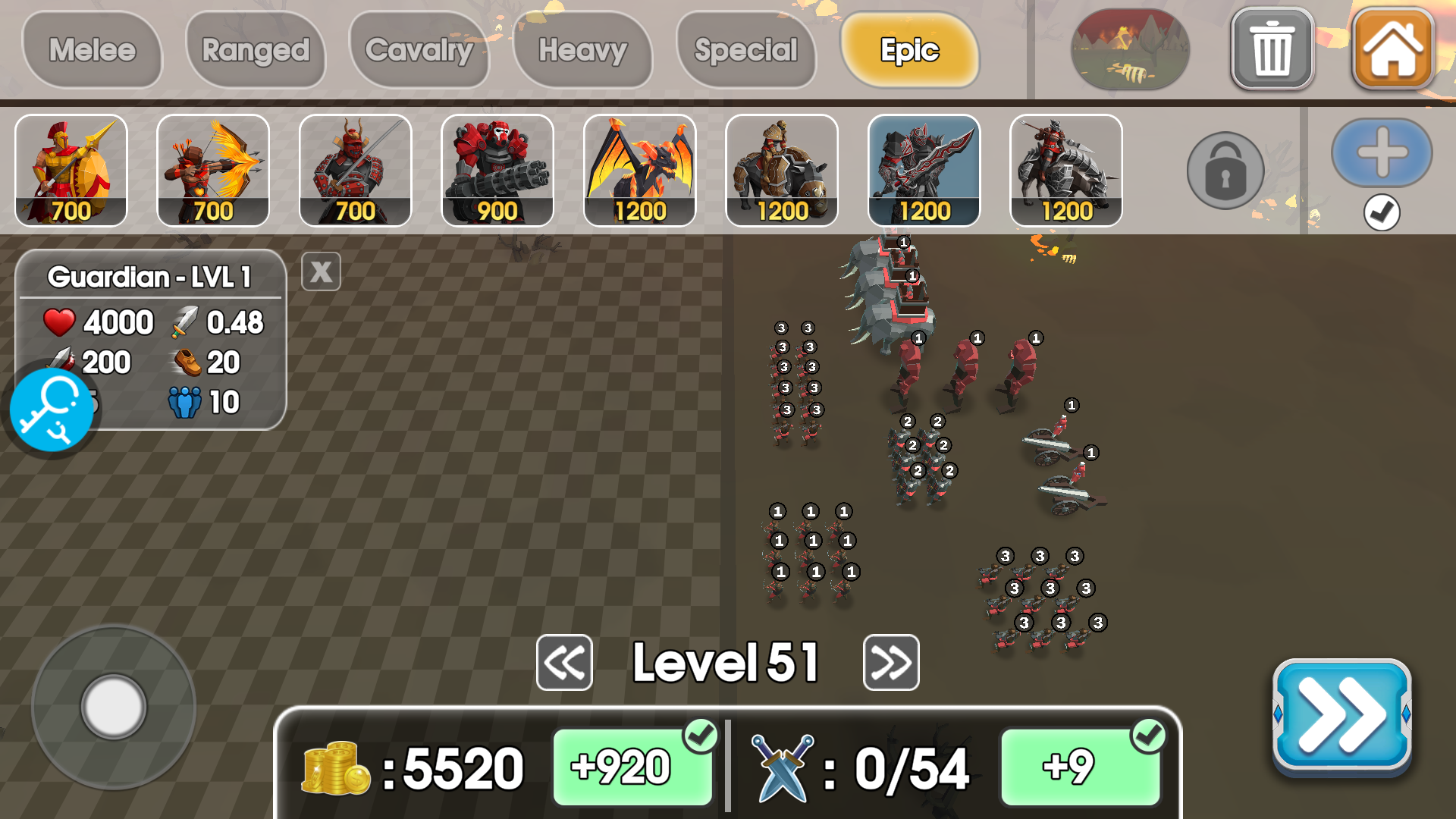The height and width of the screenshot is (819, 1456).
Task: Go to the previous level
Action: [564, 663]
